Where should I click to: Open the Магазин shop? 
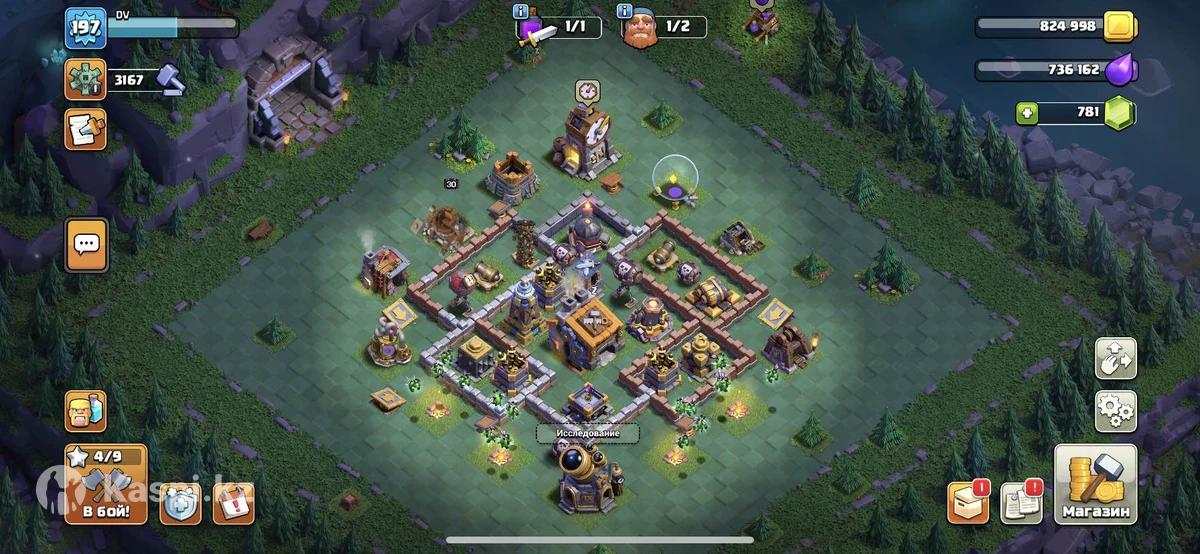tap(1095, 485)
